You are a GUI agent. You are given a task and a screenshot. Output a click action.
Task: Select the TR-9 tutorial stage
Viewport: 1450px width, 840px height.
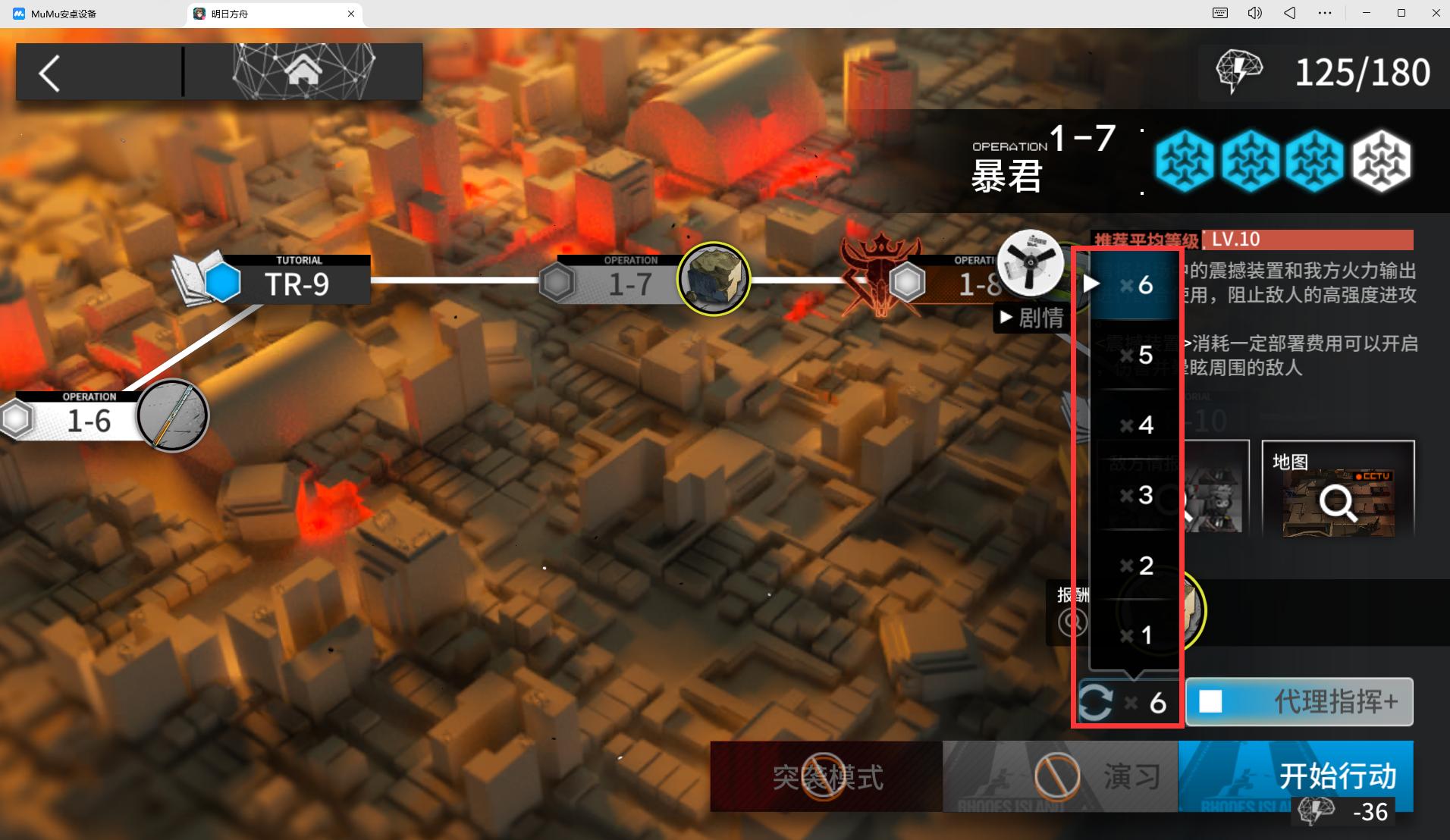point(294,284)
